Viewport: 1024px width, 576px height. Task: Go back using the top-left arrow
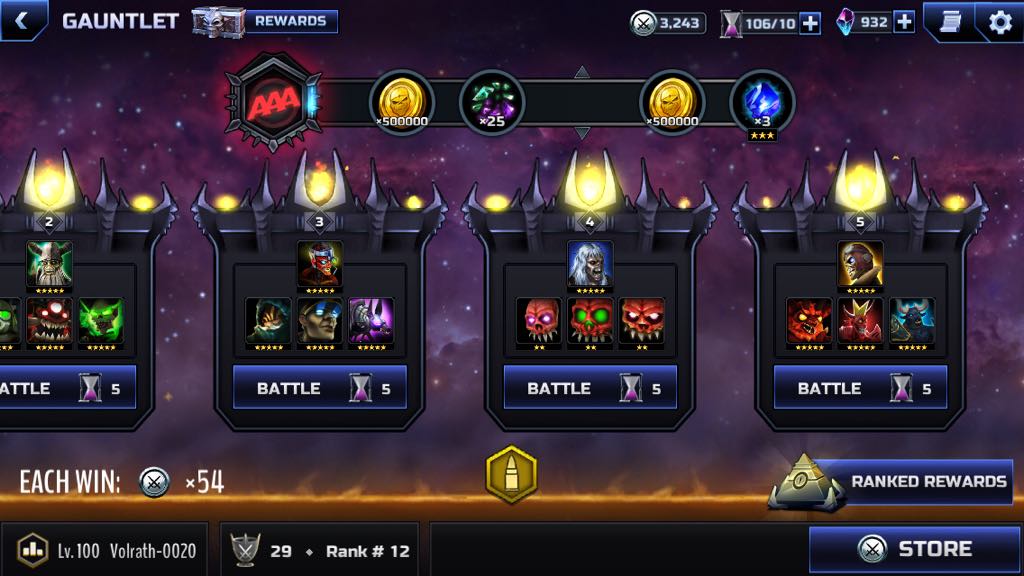coord(20,19)
